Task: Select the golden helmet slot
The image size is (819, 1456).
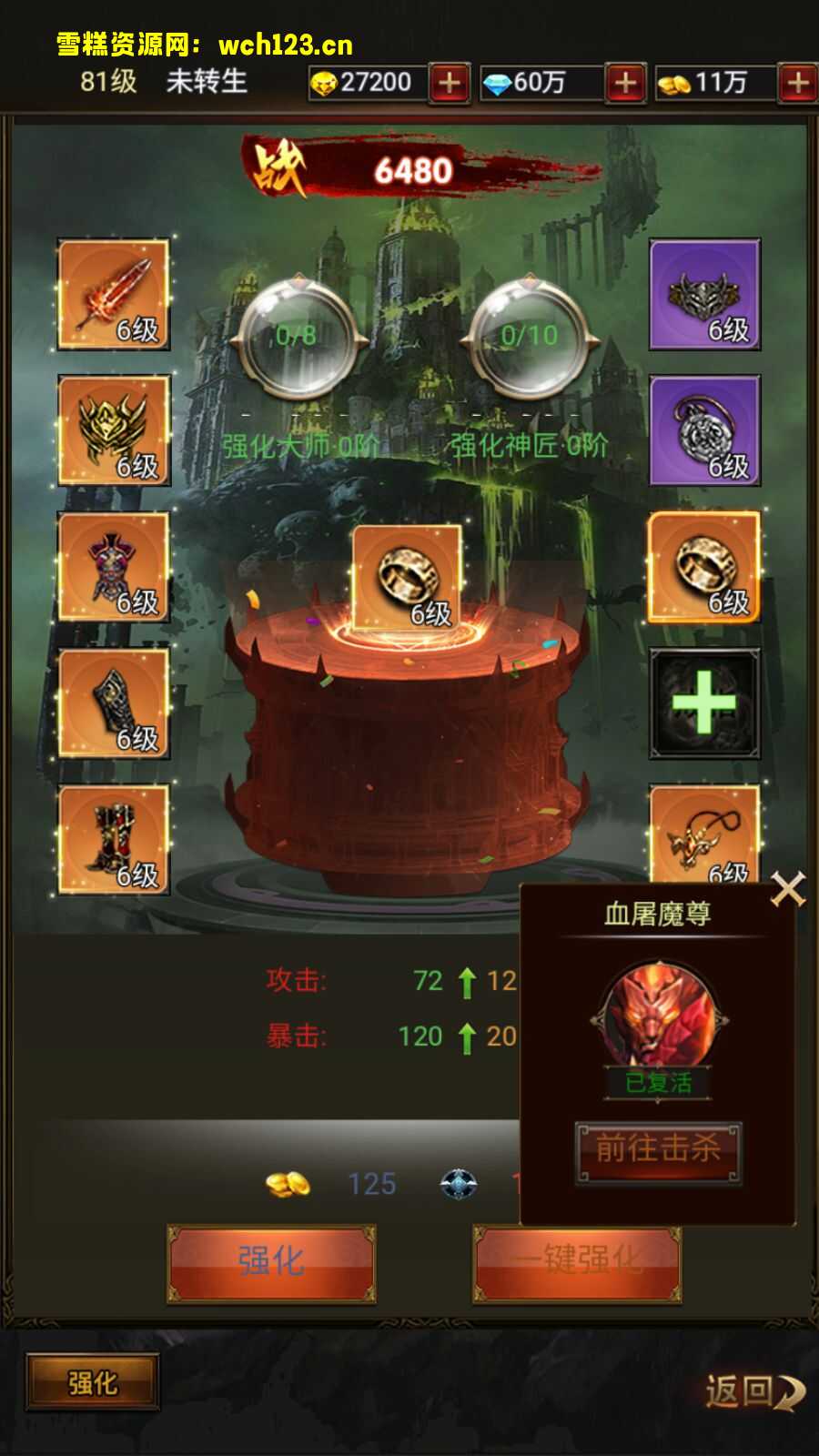Action: point(114,430)
